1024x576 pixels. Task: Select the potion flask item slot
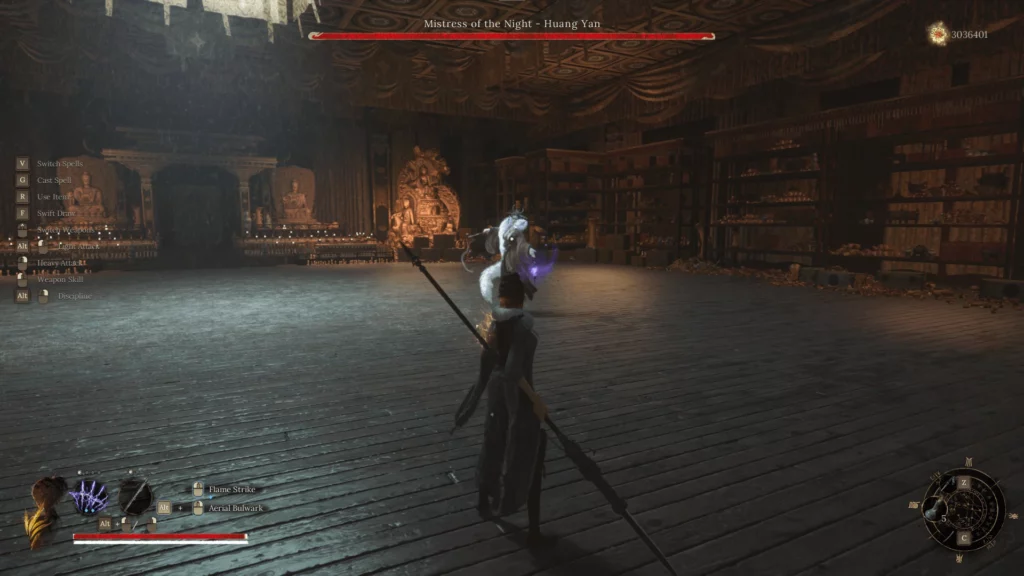tap(936, 511)
